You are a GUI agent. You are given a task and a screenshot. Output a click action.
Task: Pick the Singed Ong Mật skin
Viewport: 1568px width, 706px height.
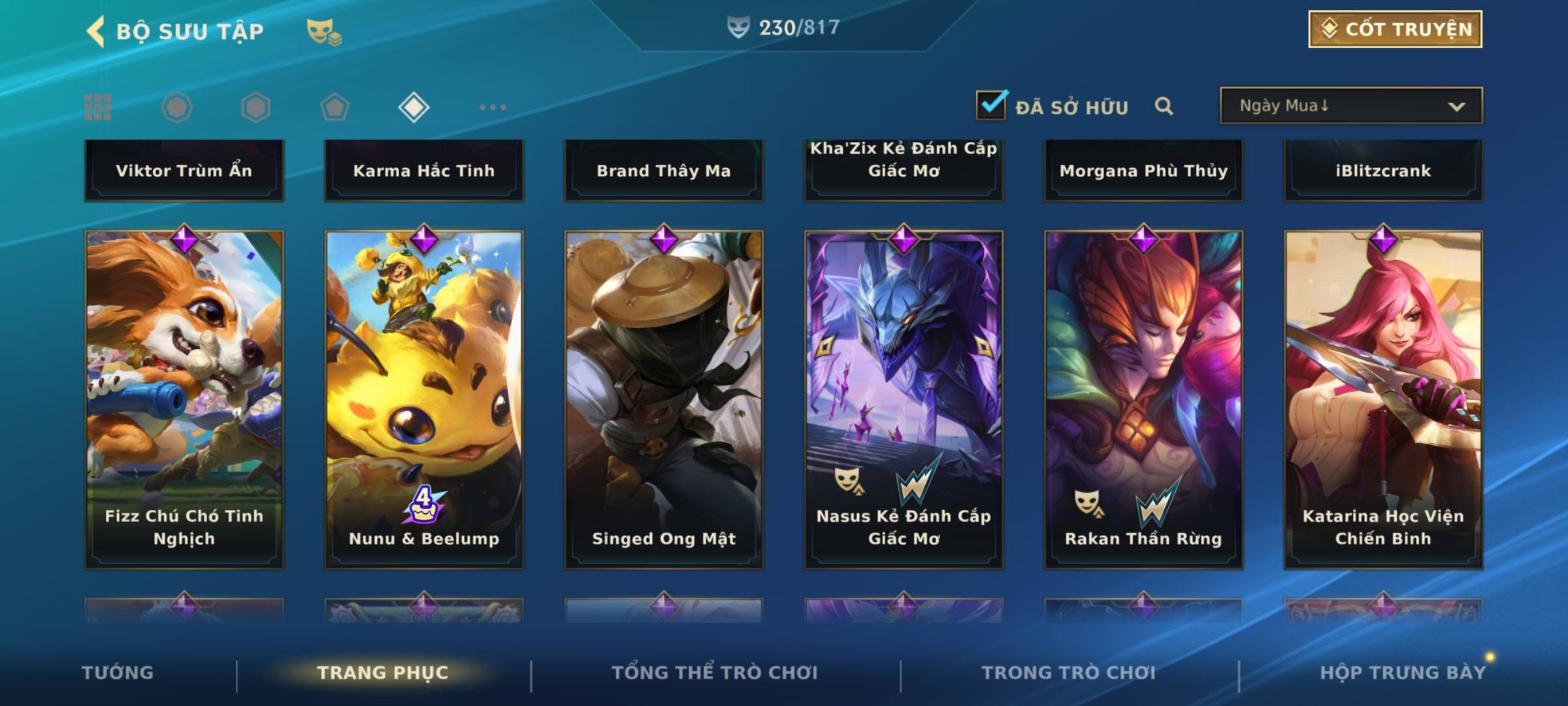point(664,399)
